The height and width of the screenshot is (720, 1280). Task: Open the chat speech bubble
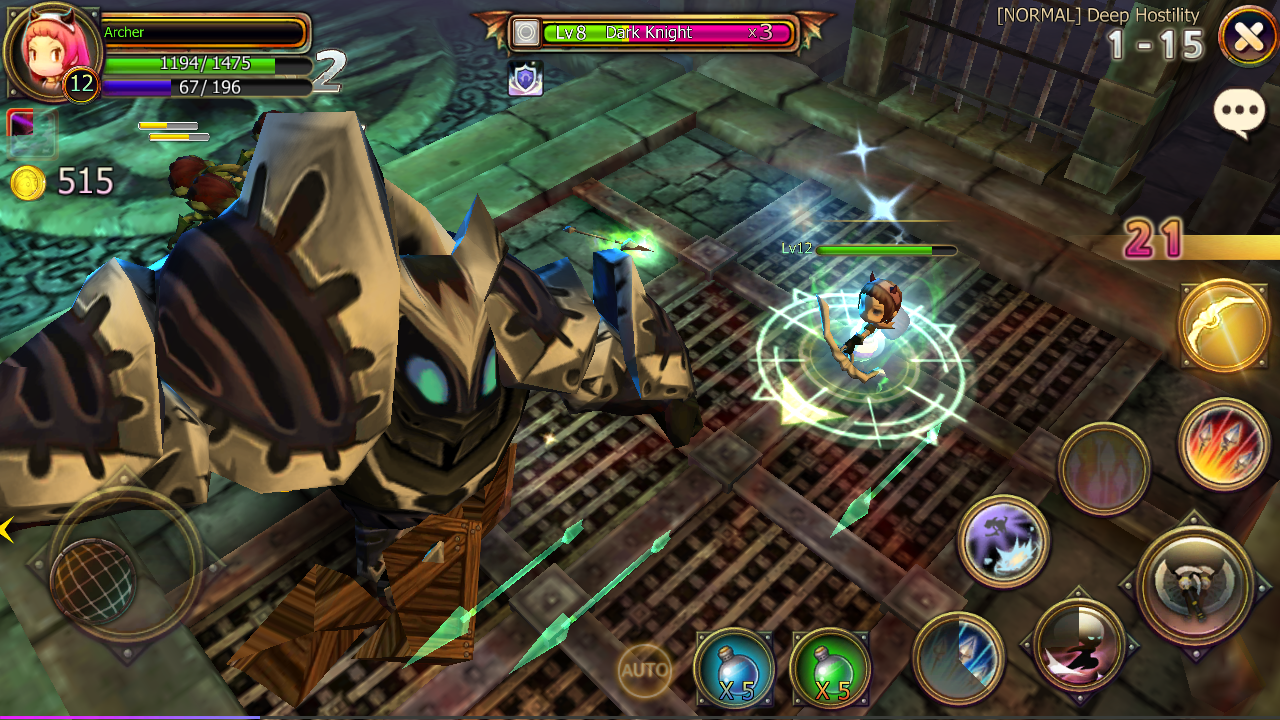1240,113
